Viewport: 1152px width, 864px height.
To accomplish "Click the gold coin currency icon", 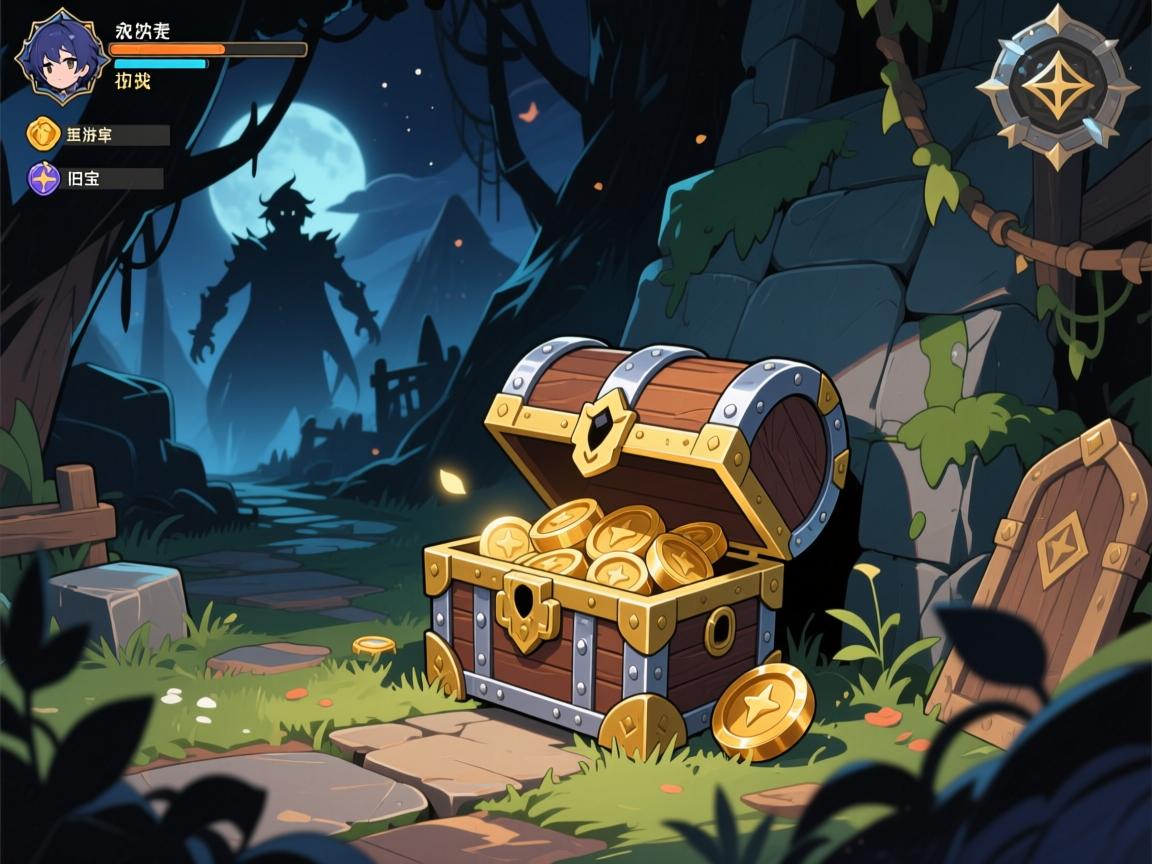I will [44, 134].
